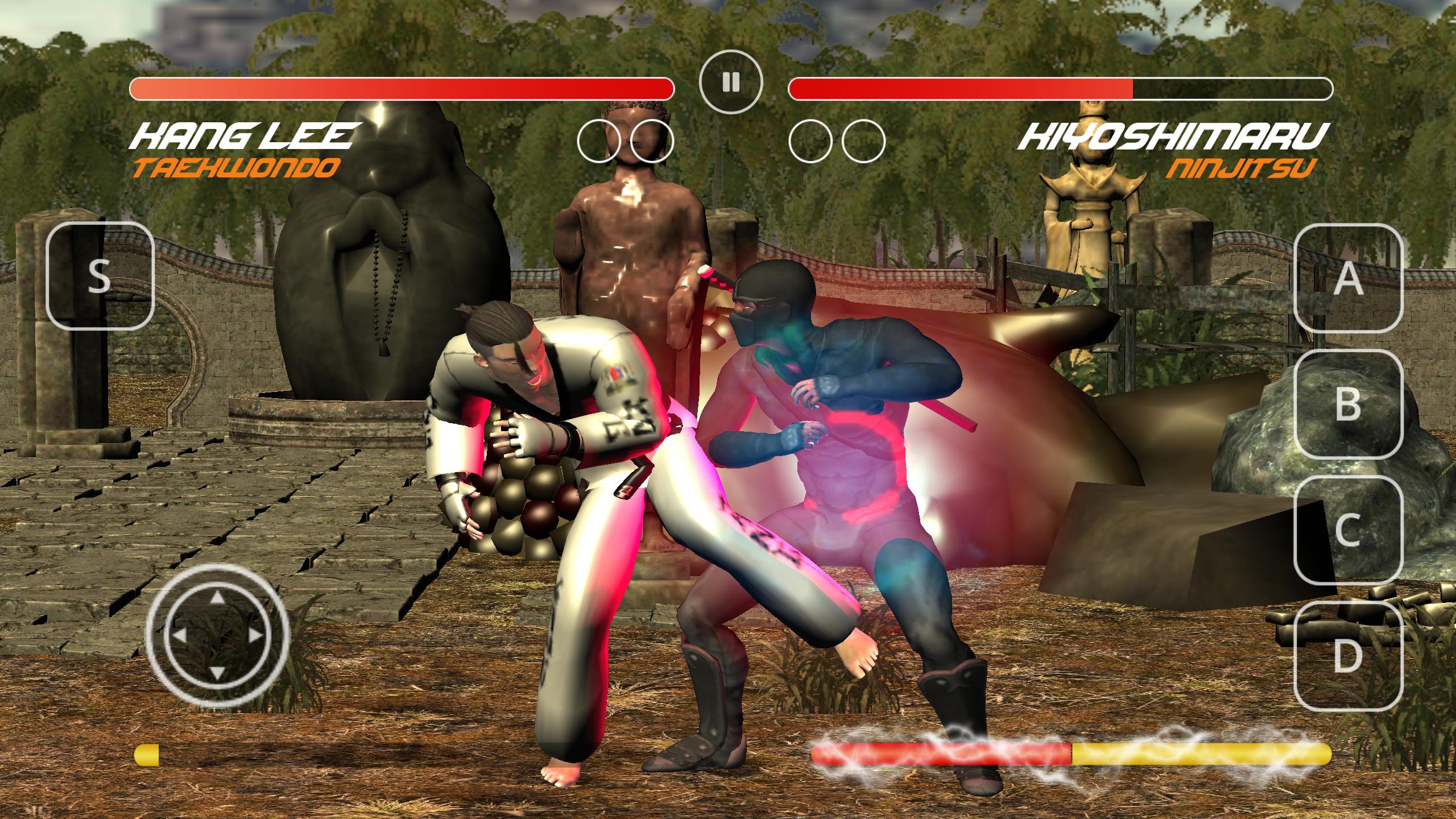Use the B attack button
This screenshot has height=819, width=1456.
[1349, 403]
